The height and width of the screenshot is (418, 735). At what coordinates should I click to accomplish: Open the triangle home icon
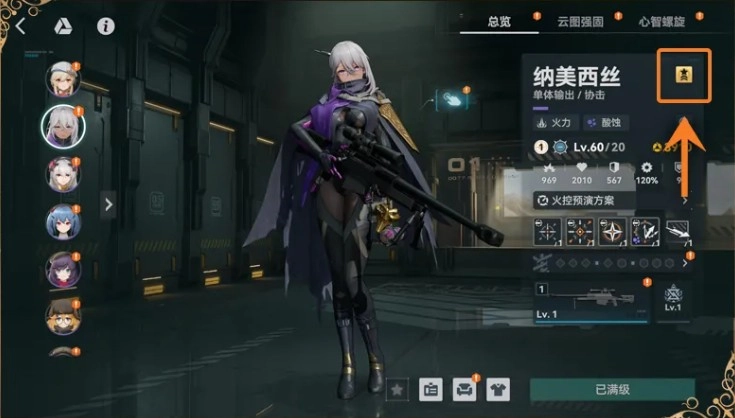coord(62,27)
